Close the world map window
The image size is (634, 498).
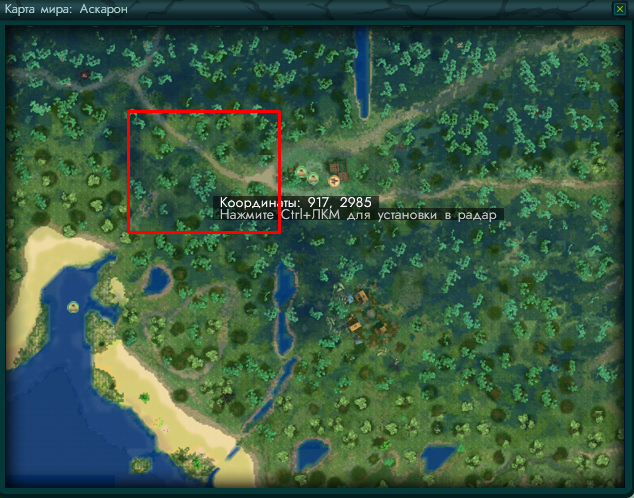[x=619, y=8]
